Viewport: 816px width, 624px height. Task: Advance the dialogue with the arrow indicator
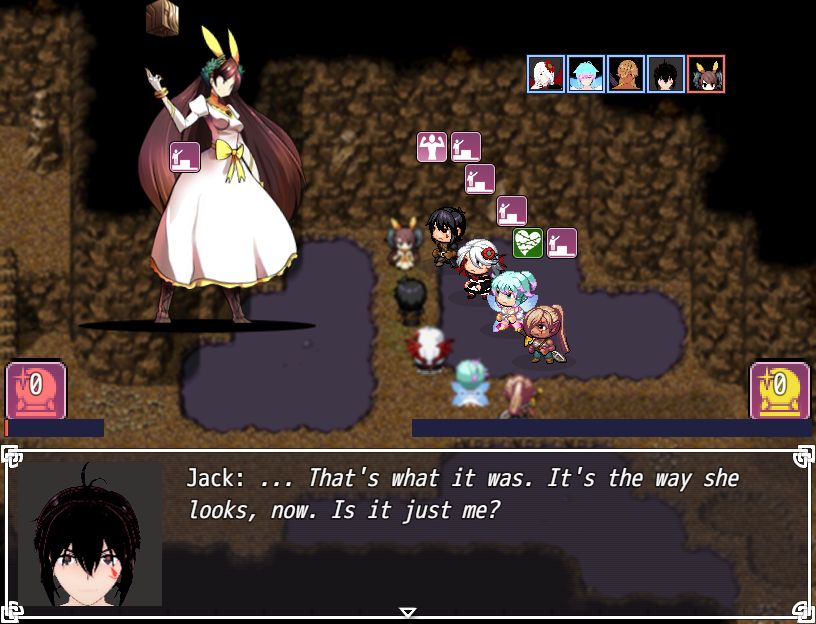[x=407, y=612]
